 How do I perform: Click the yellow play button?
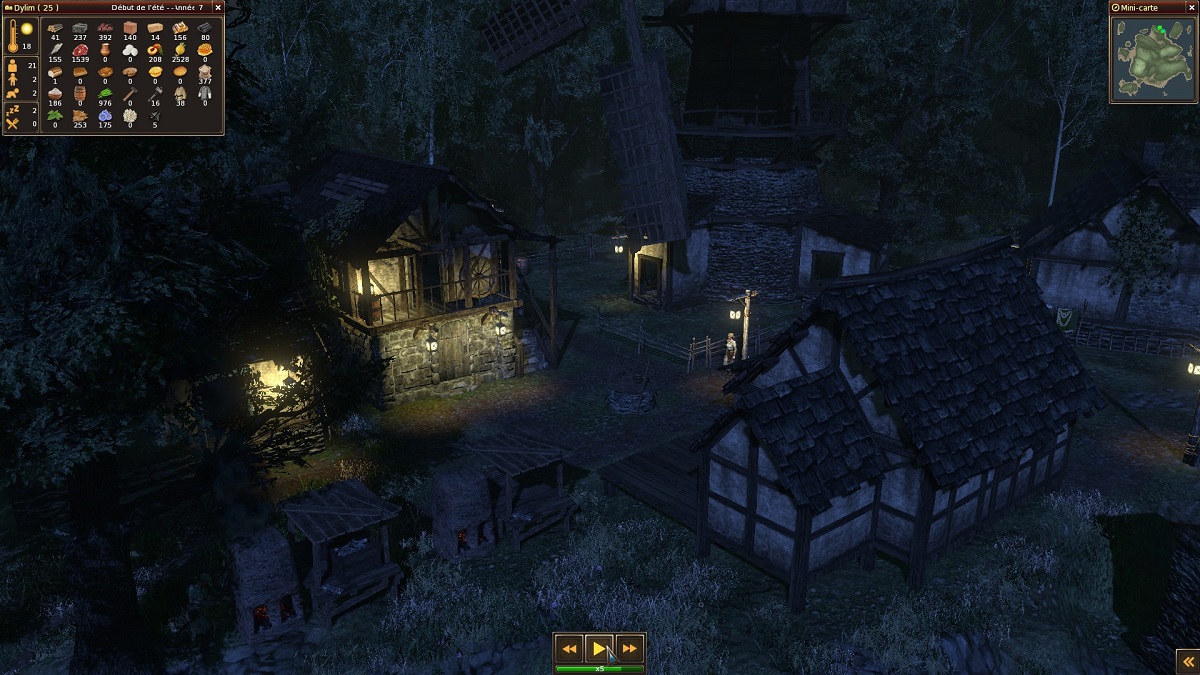pyautogui.click(x=598, y=648)
